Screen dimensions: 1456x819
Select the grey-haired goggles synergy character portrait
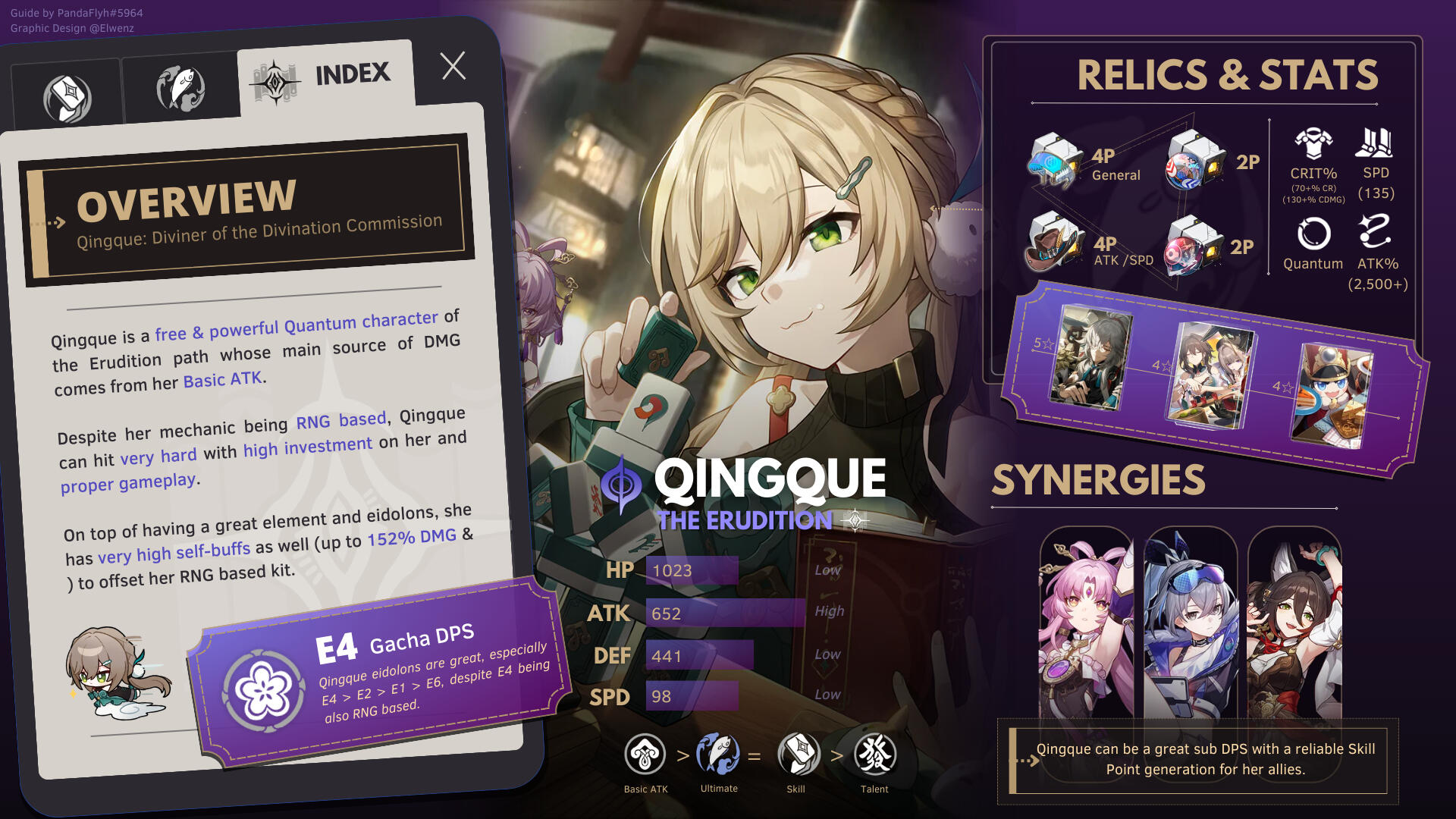pos(1191,623)
